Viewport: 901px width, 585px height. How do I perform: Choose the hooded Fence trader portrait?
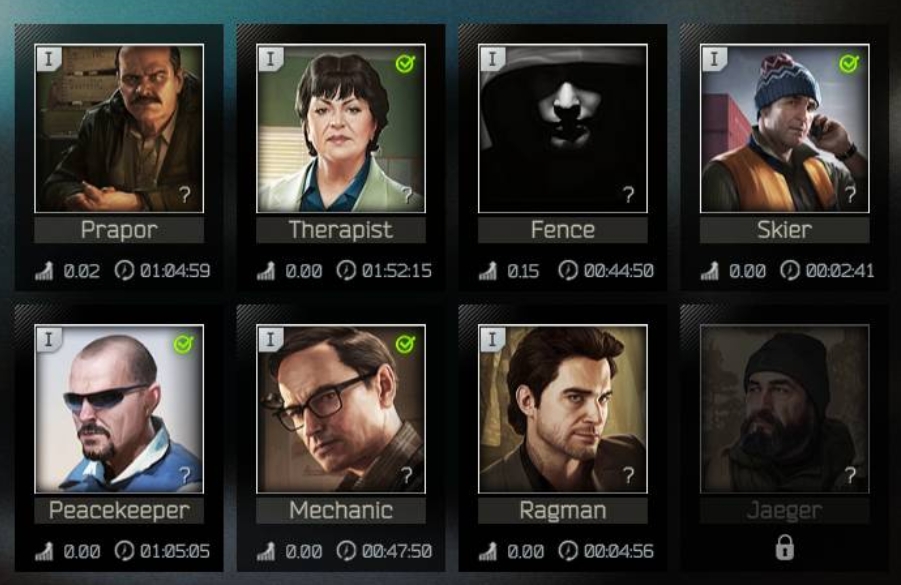(562, 128)
